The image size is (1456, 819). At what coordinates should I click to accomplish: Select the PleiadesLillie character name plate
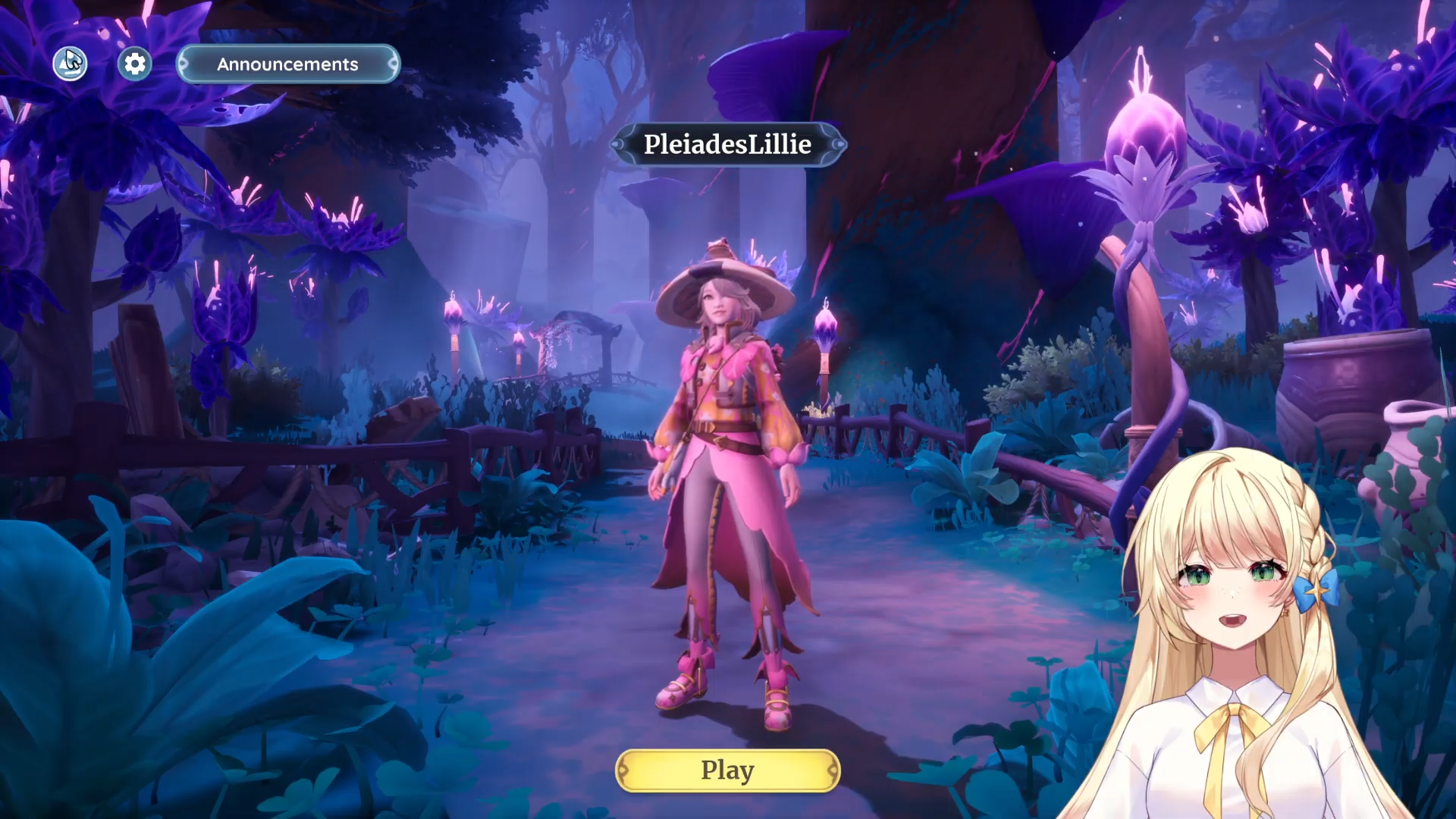727,144
